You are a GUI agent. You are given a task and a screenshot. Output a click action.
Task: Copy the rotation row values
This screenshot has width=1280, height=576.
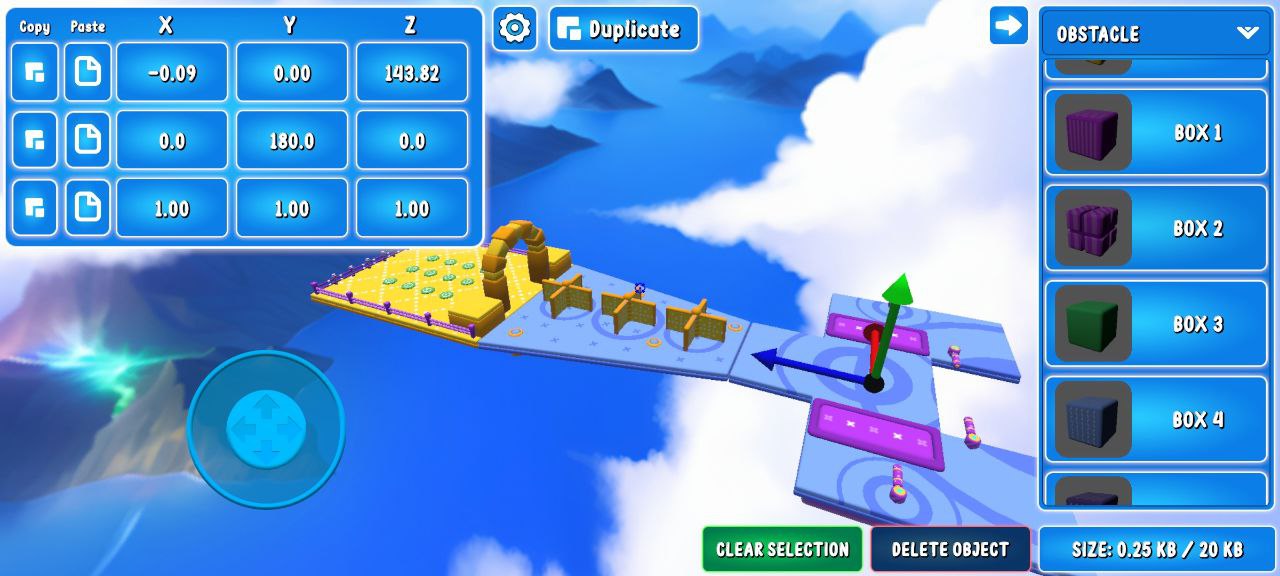point(34,141)
